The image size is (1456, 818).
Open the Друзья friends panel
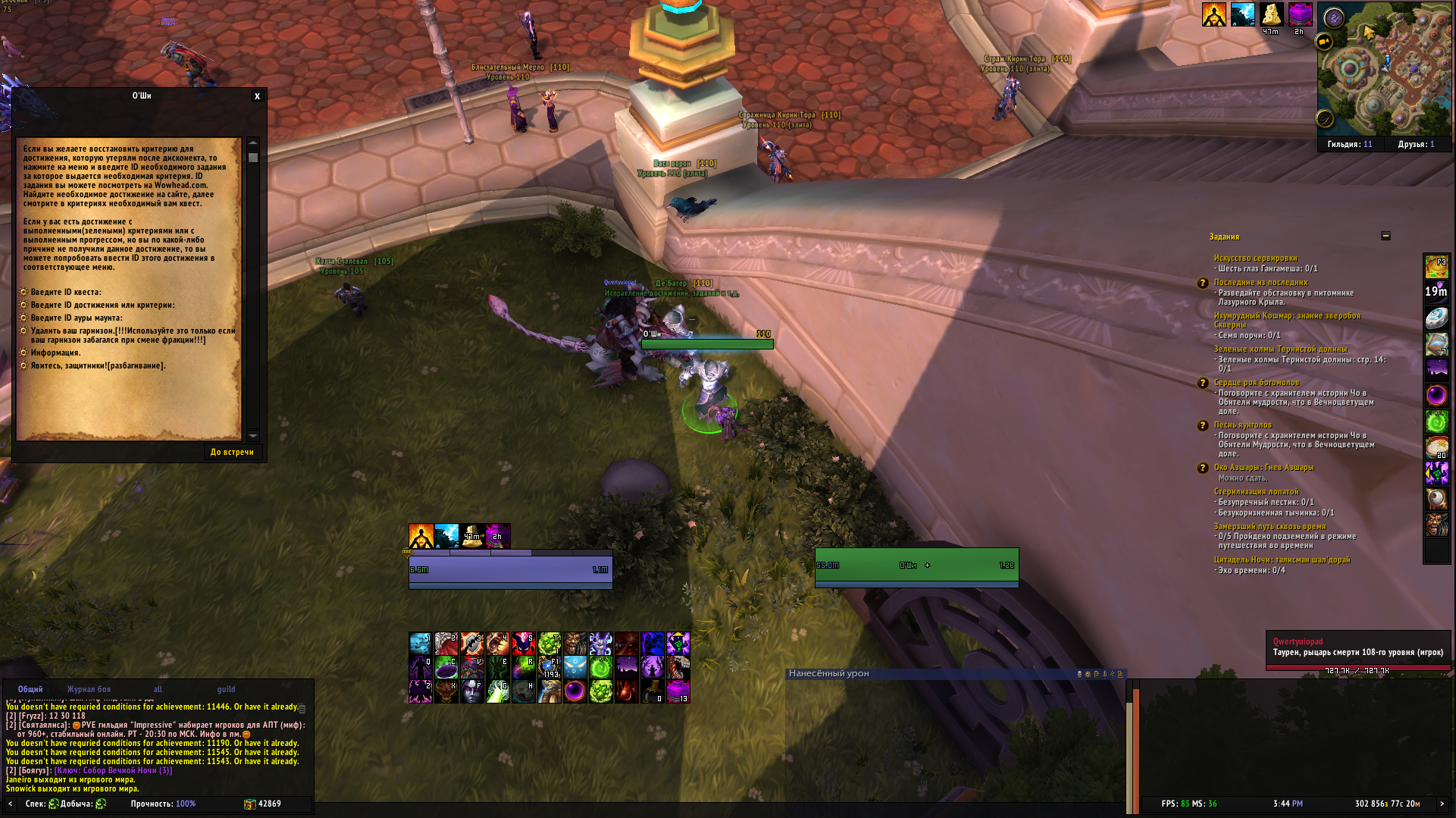(x=1416, y=144)
